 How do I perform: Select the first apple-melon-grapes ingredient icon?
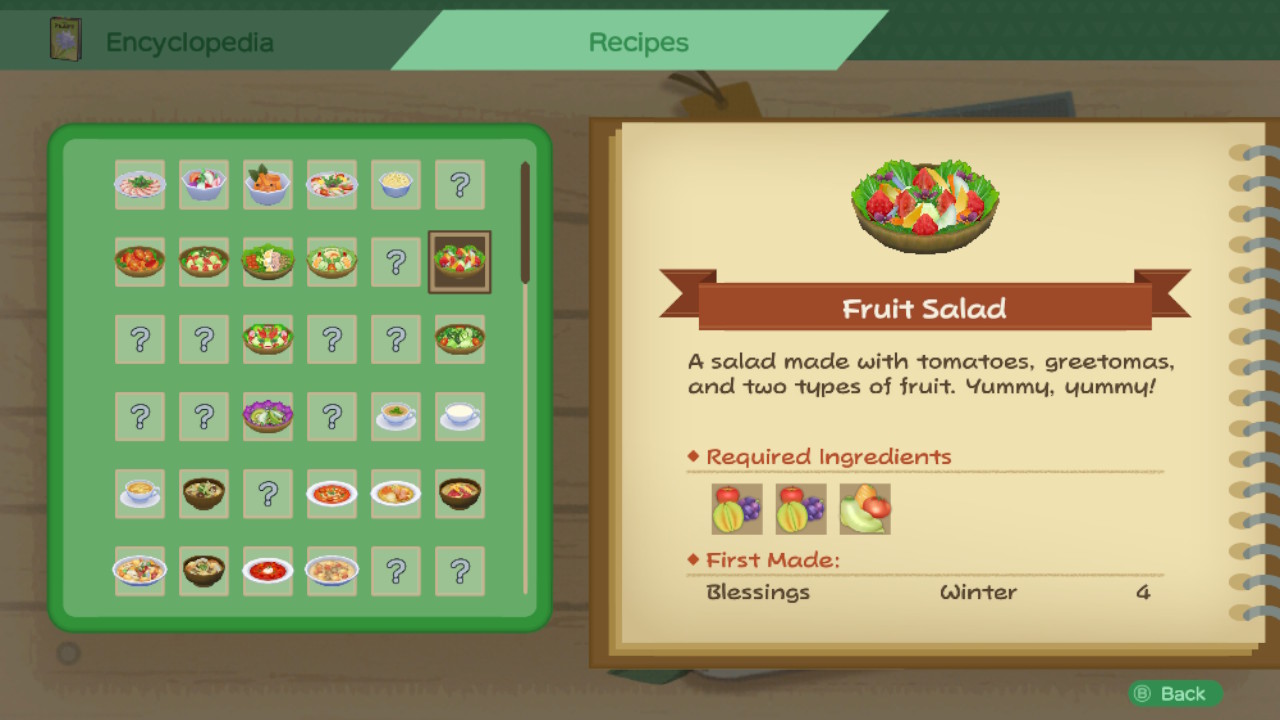[x=738, y=509]
